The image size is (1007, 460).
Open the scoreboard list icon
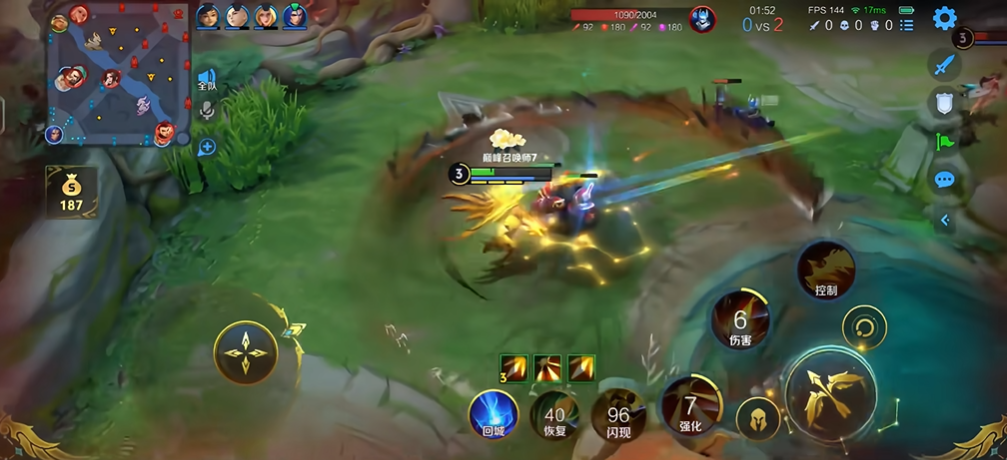click(906, 25)
